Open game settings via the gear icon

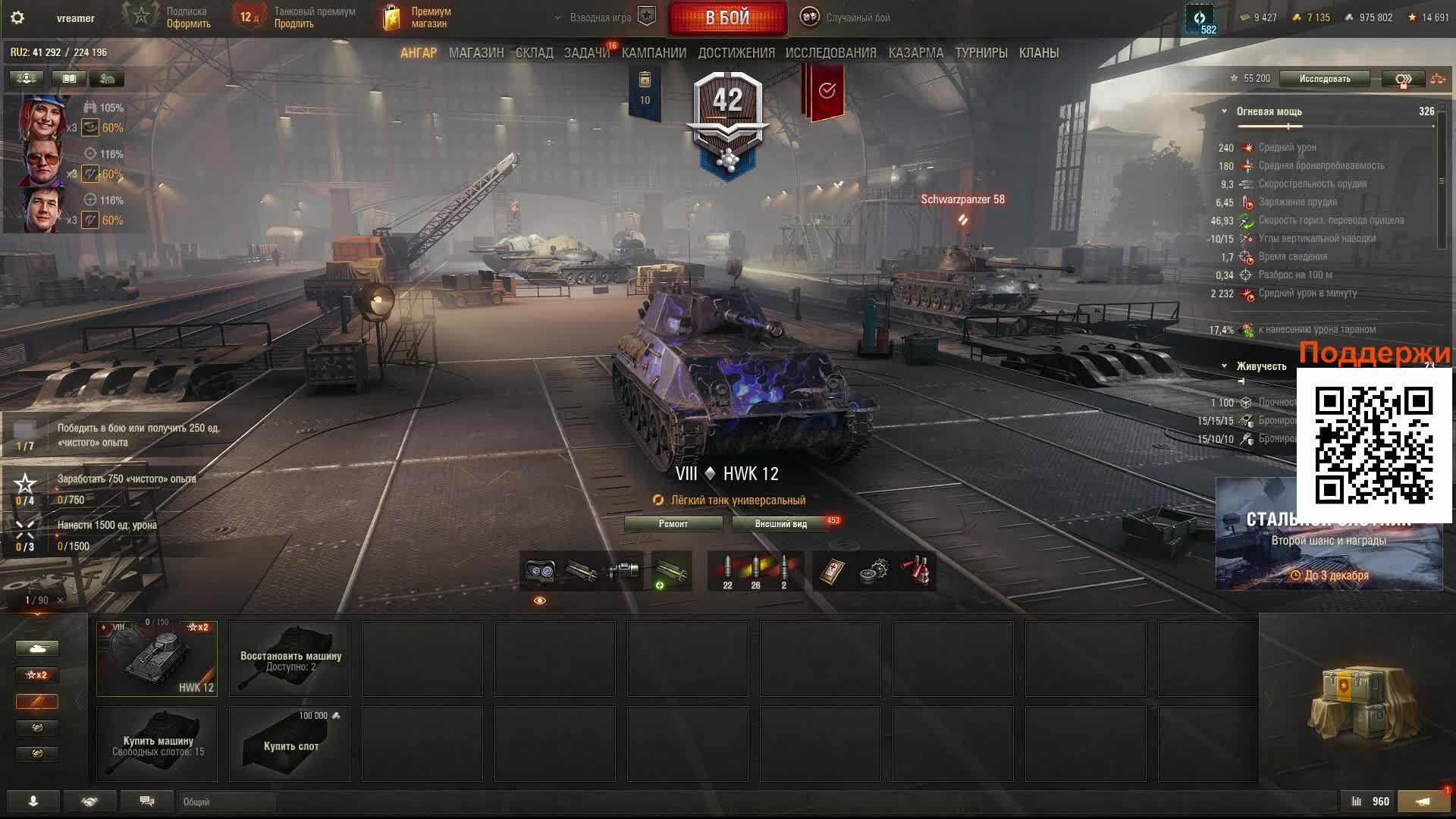click(x=17, y=17)
